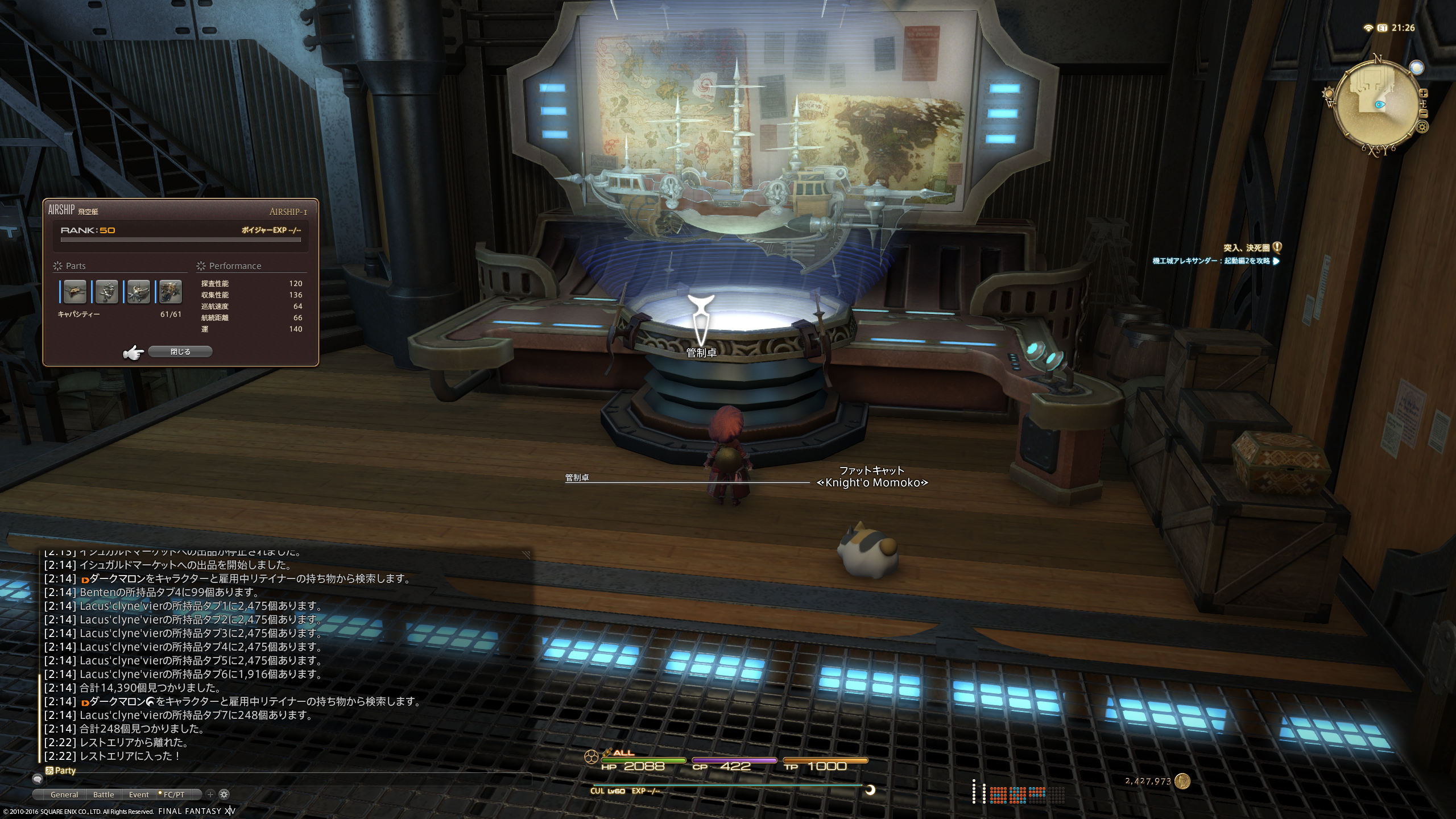Screen dimensions: 1456x819
Task: Select the first airship part, the hull
Action: tap(75, 291)
